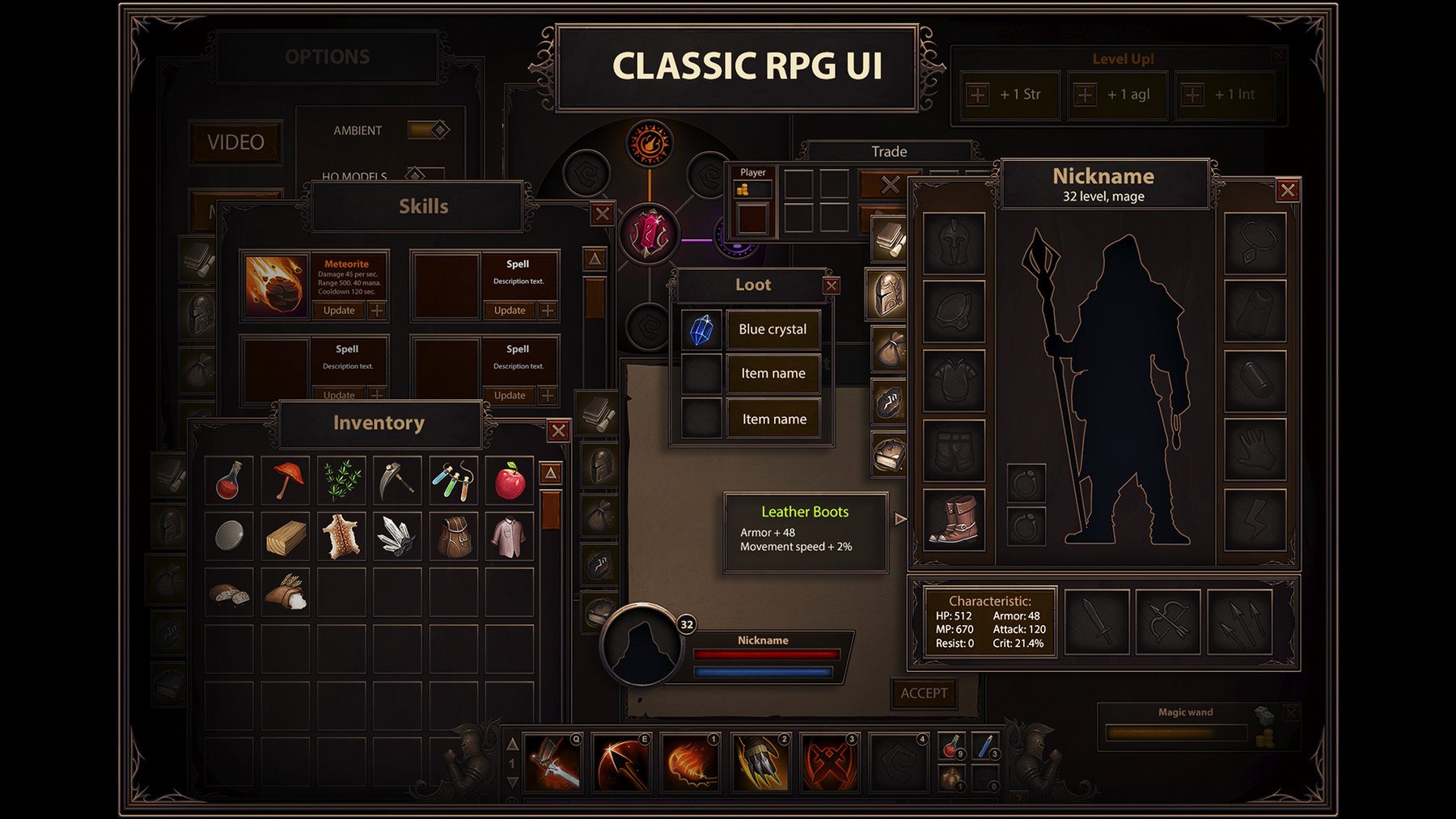Click the dice icon next to Magic wand
The image size is (1456, 819).
[x=1263, y=714]
